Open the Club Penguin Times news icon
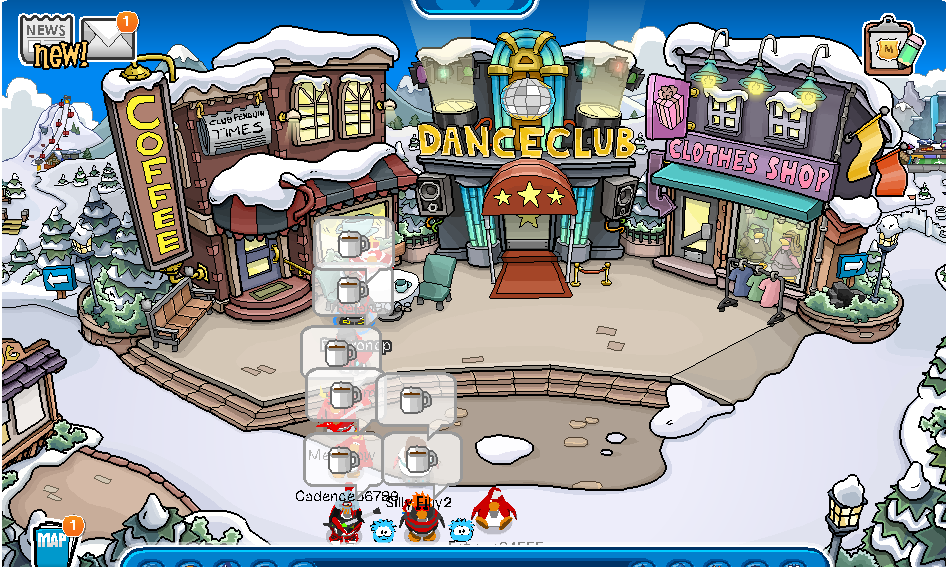Viewport: 946px width, 567px height. (47, 40)
